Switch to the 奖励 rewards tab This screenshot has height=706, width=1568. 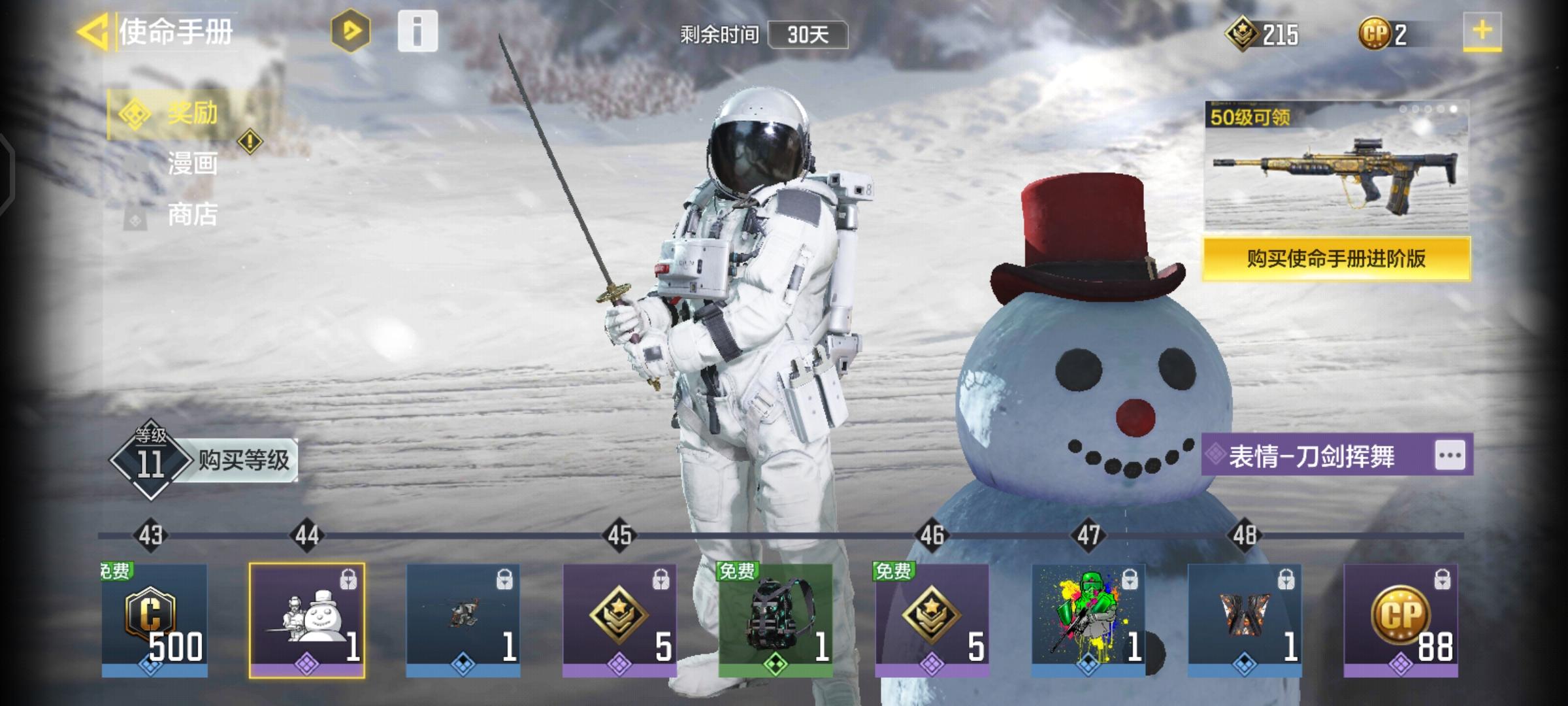coord(189,114)
